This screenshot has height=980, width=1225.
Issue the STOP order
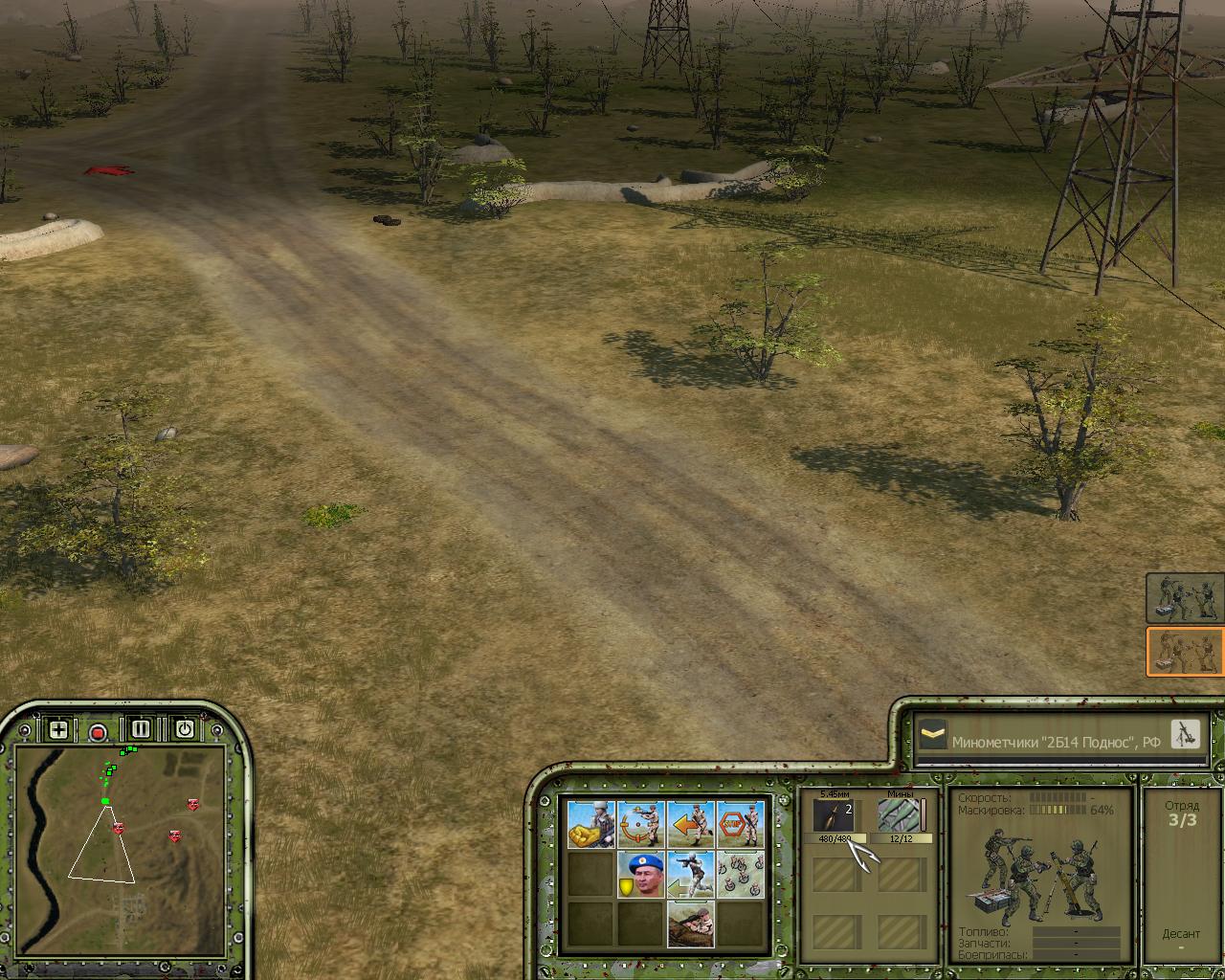point(740,824)
